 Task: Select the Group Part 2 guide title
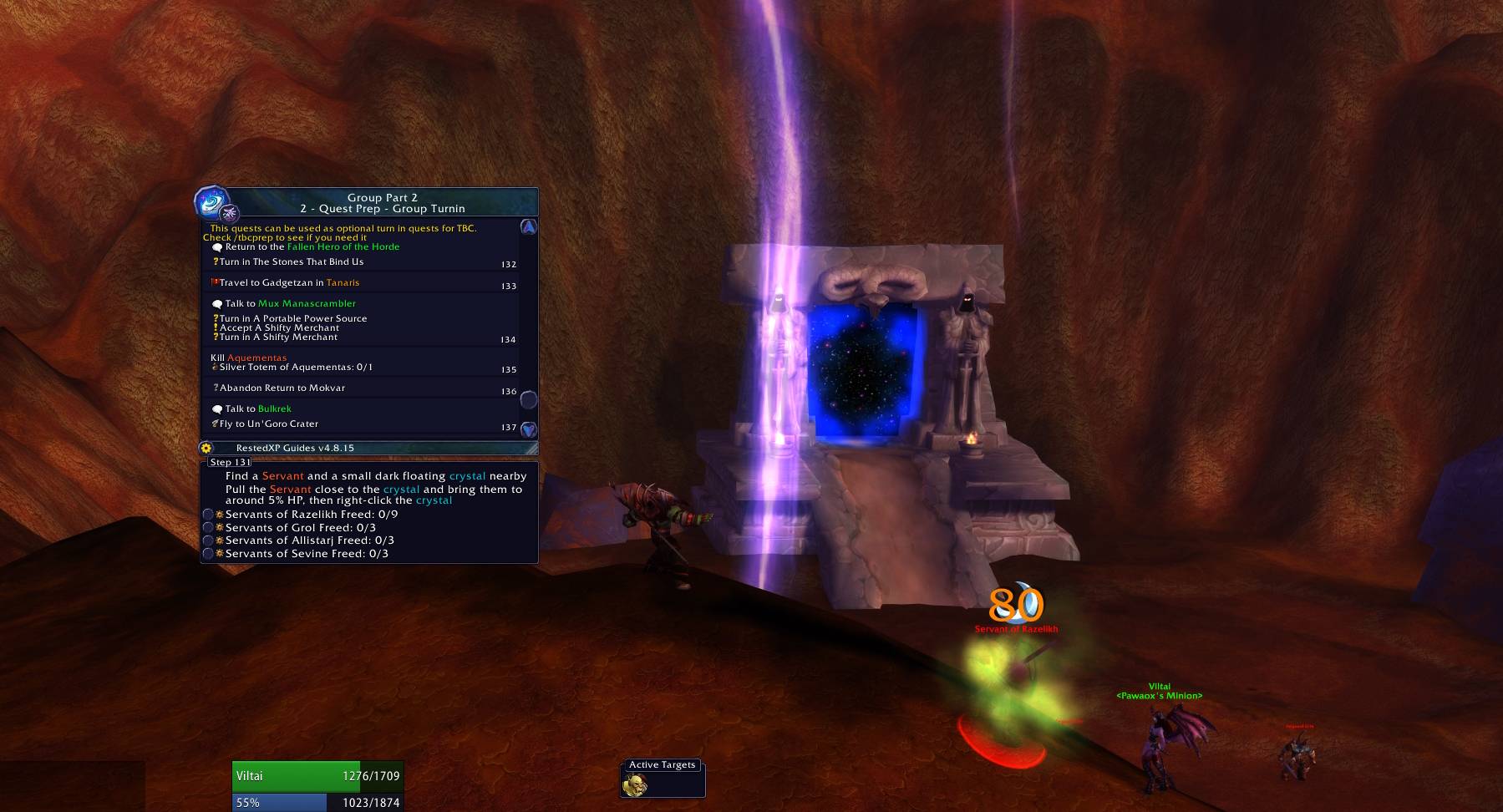[382, 197]
